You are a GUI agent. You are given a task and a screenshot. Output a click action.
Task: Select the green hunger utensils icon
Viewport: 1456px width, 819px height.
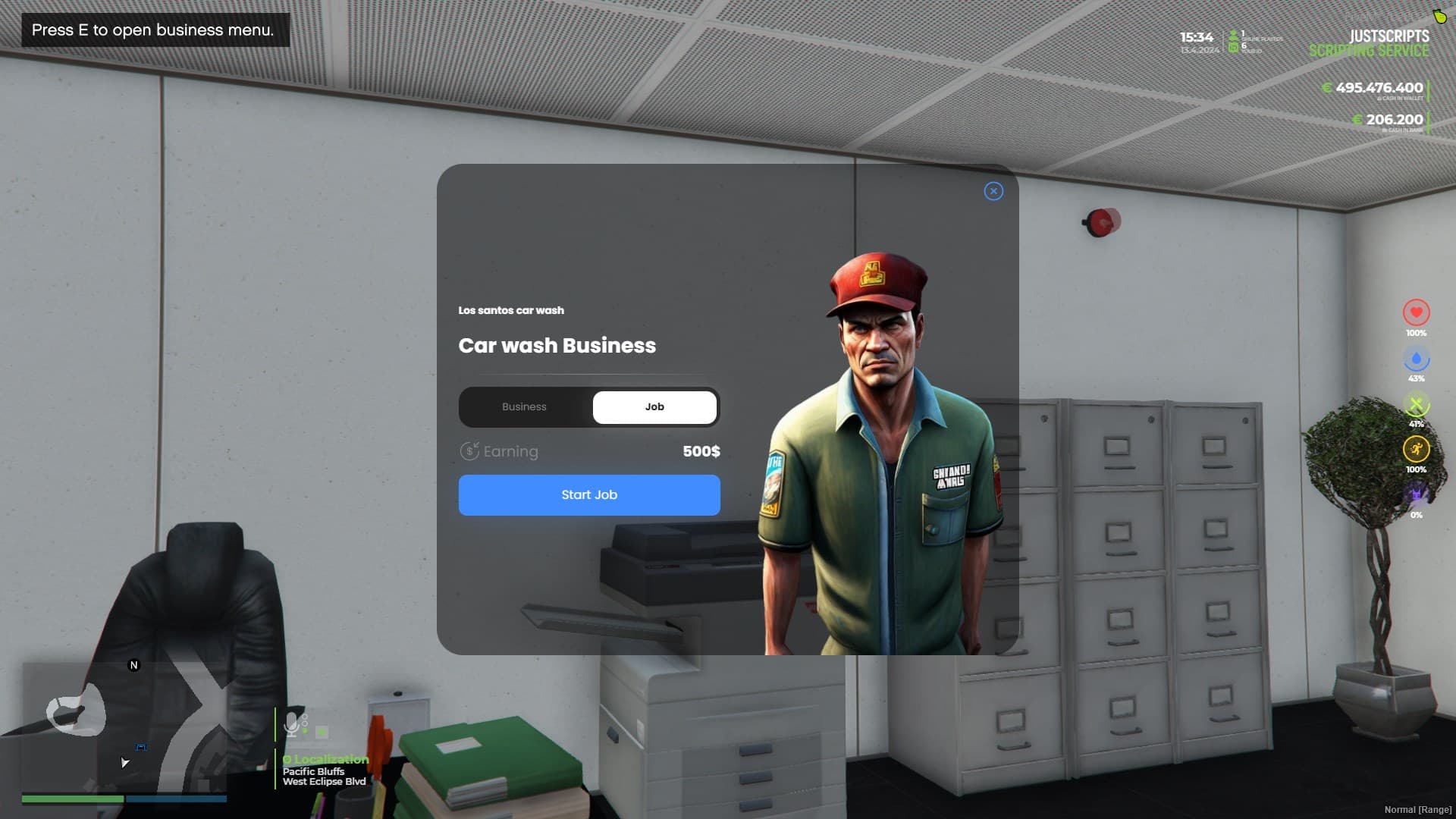(1417, 403)
